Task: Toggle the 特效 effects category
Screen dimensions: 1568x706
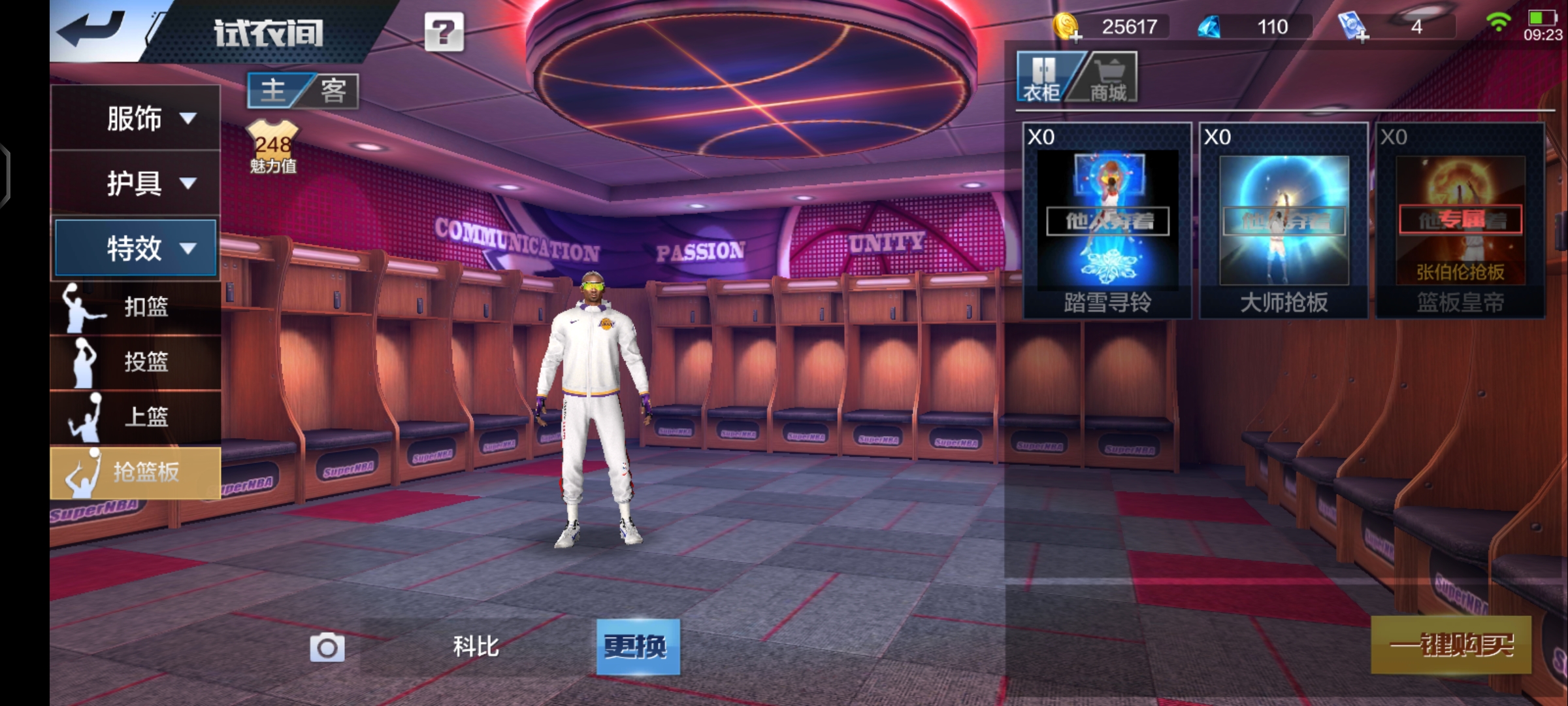Action: click(x=136, y=248)
